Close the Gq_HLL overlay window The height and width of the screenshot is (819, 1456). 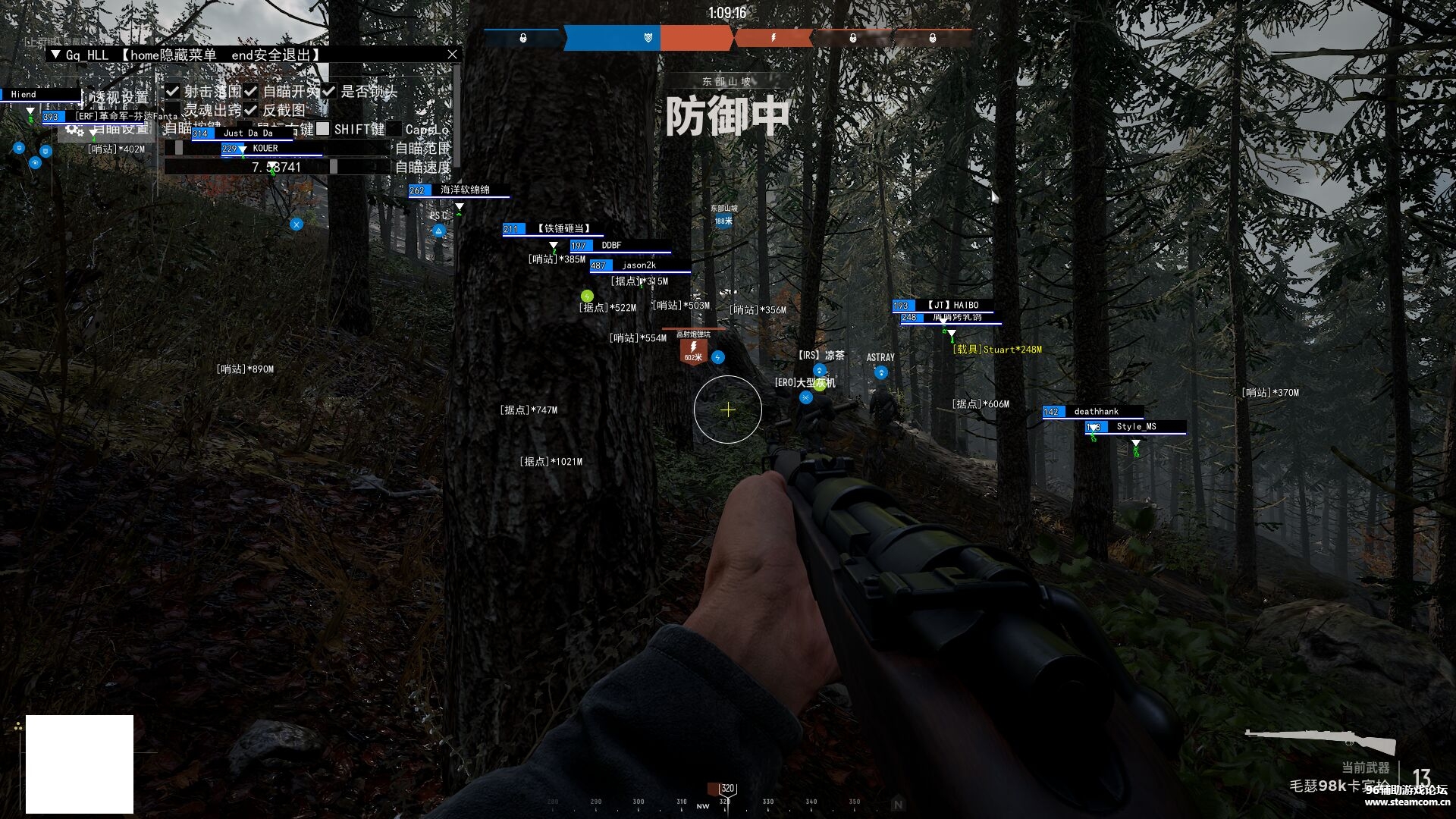coord(452,55)
